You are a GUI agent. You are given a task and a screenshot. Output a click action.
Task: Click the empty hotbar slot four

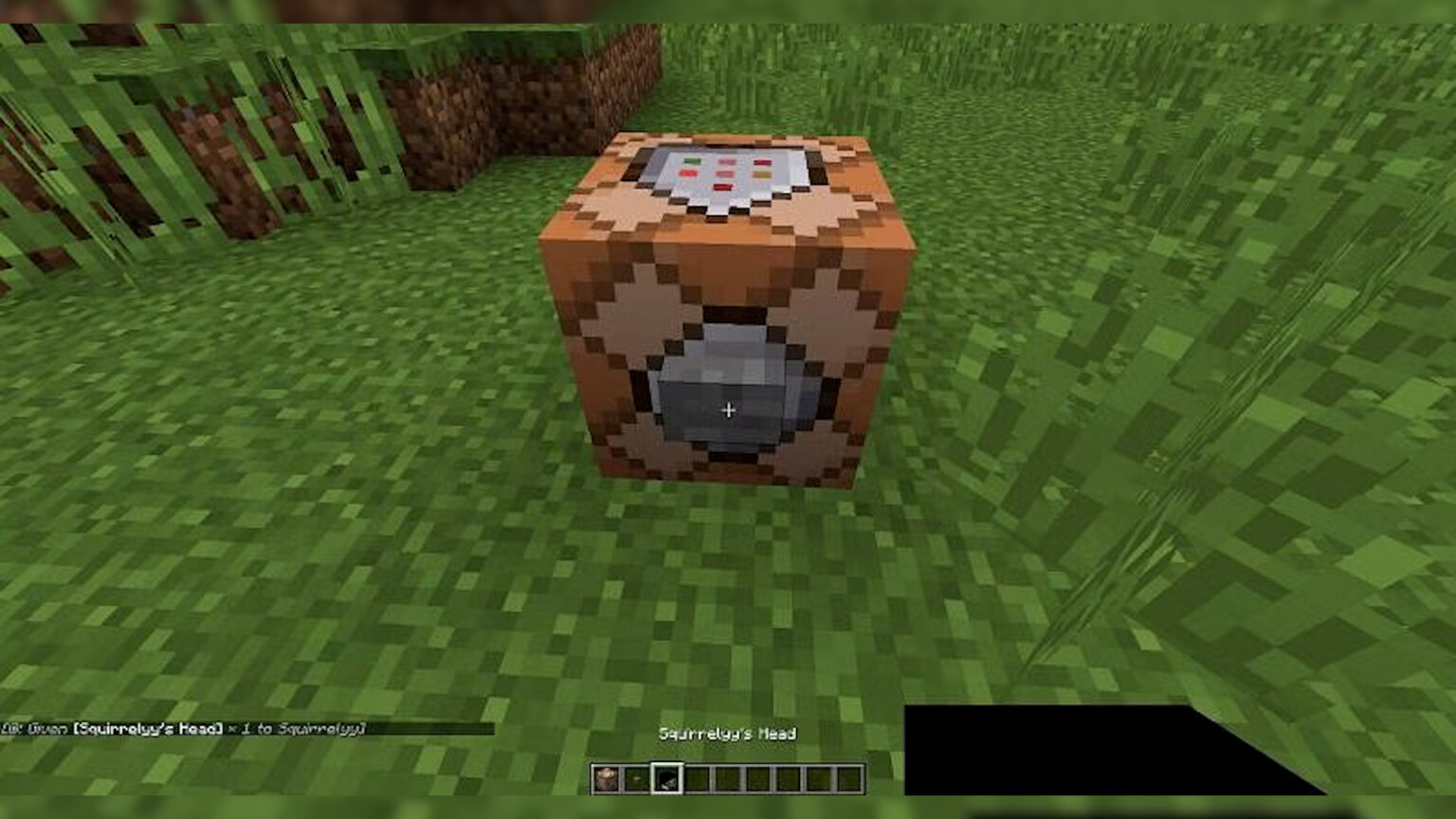[x=700, y=779]
